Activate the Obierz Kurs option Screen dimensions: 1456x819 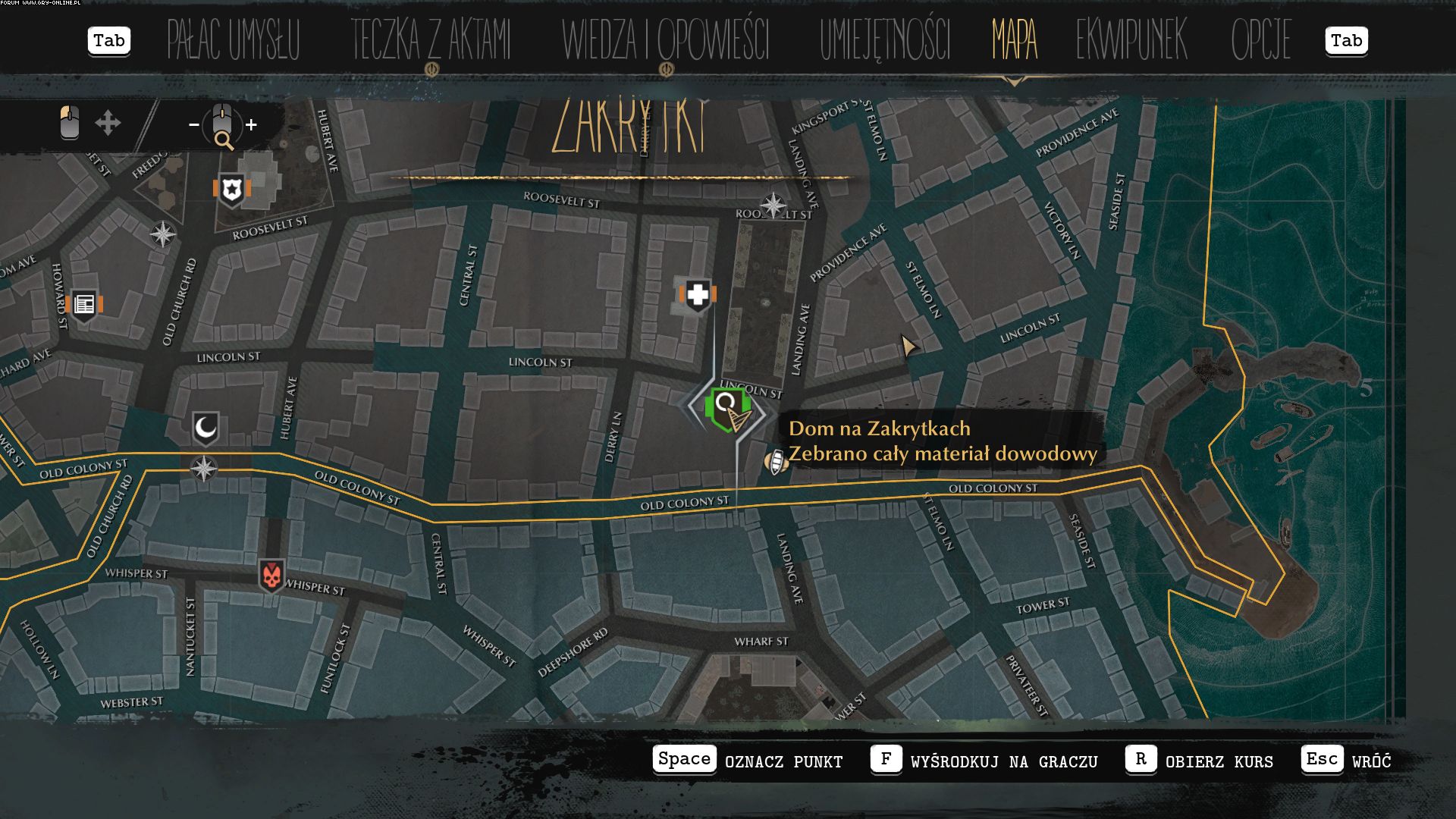click(x=1199, y=761)
